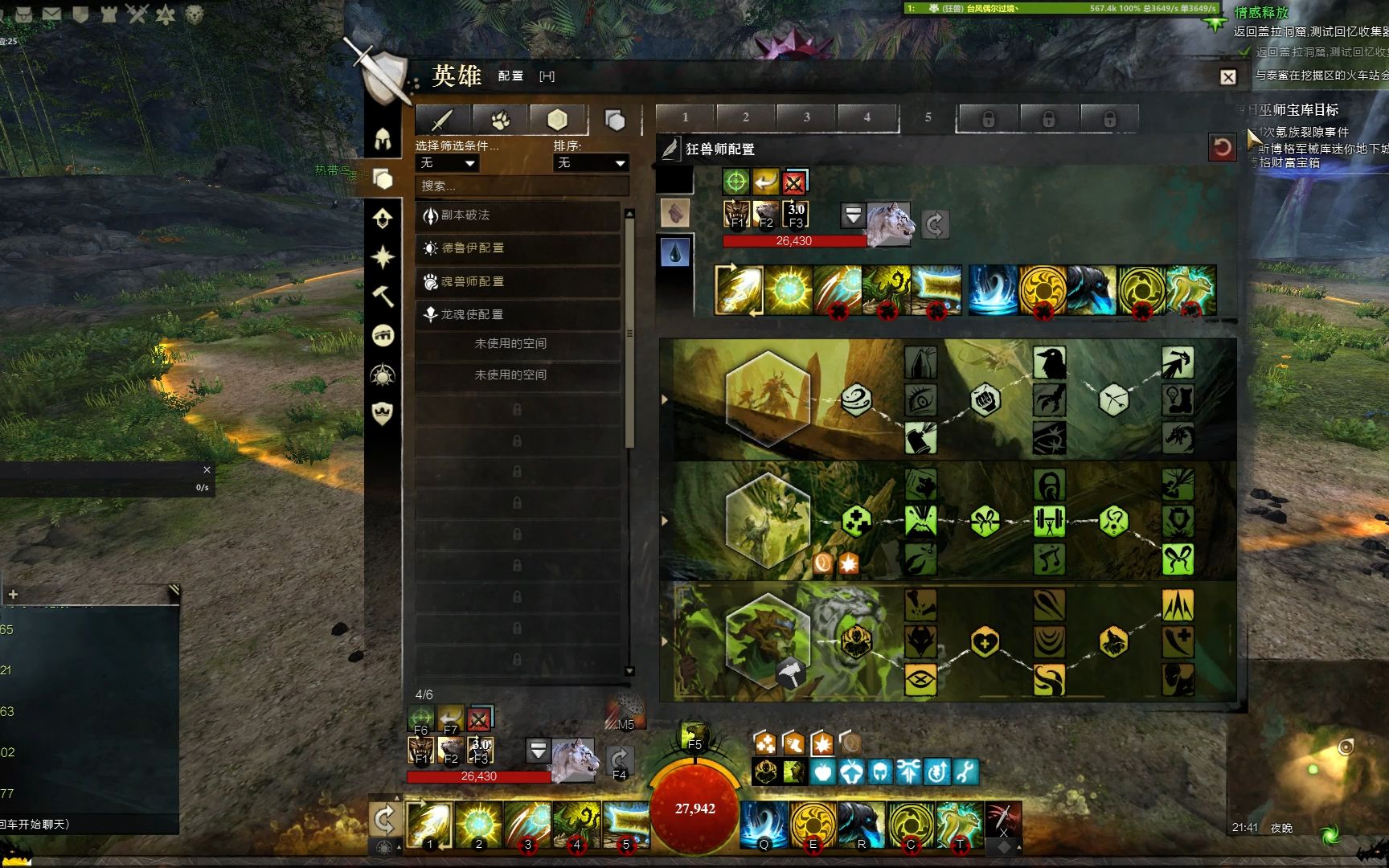
Task: Focus the build search box
Action: [522, 186]
